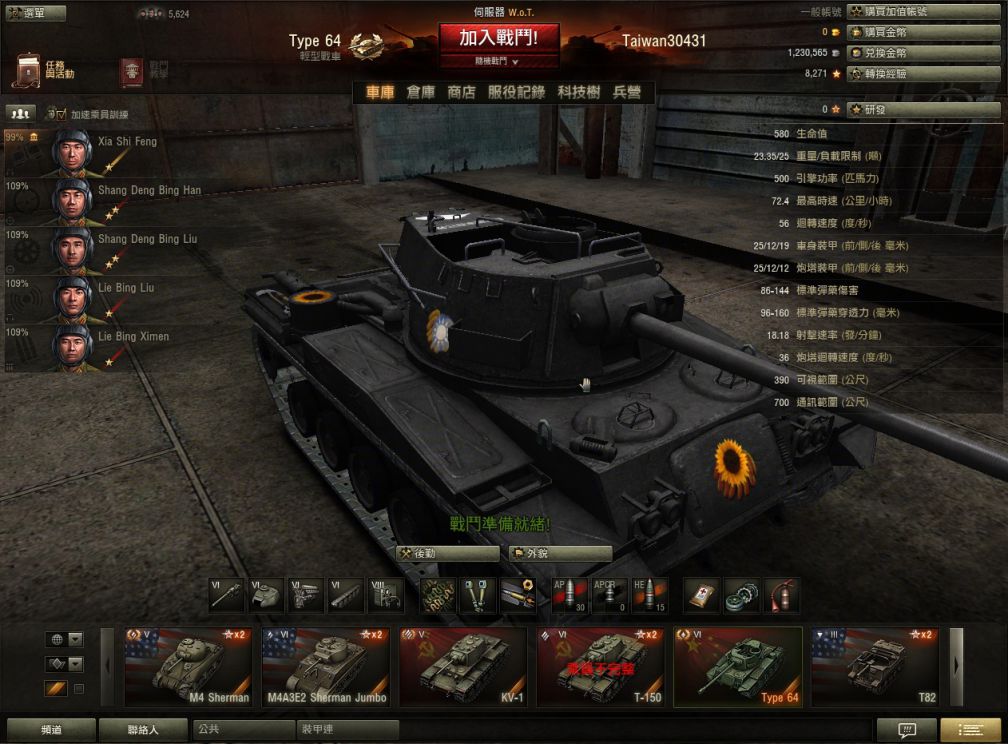Screen dimensions: 1008x744
Task: Open the 聯絡人 contacts button
Action: [x=142, y=730]
